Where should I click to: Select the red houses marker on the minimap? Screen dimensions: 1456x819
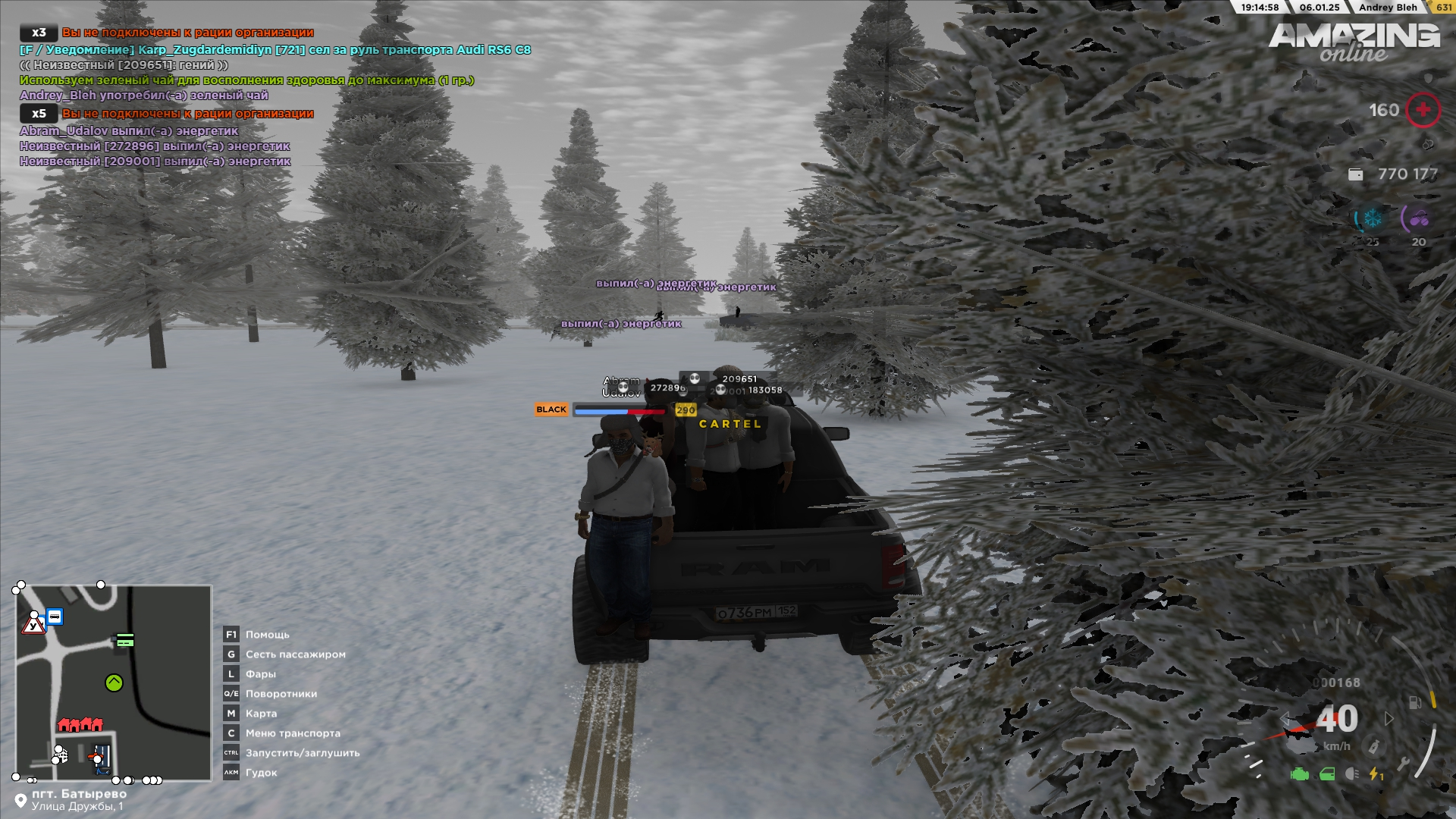click(x=80, y=724)
